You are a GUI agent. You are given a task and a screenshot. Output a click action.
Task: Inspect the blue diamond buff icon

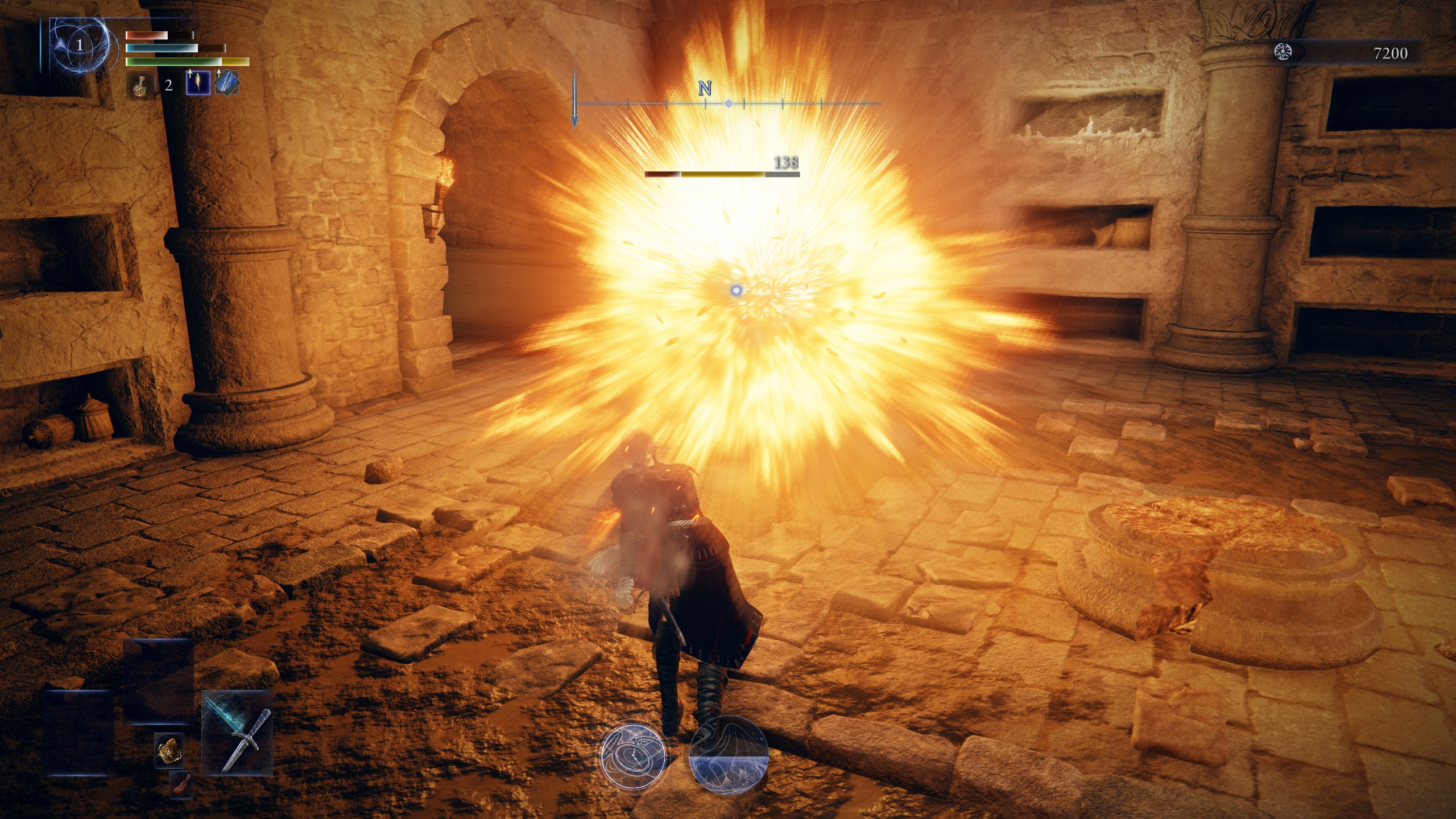pyautogui.click(x=227, y=83)
